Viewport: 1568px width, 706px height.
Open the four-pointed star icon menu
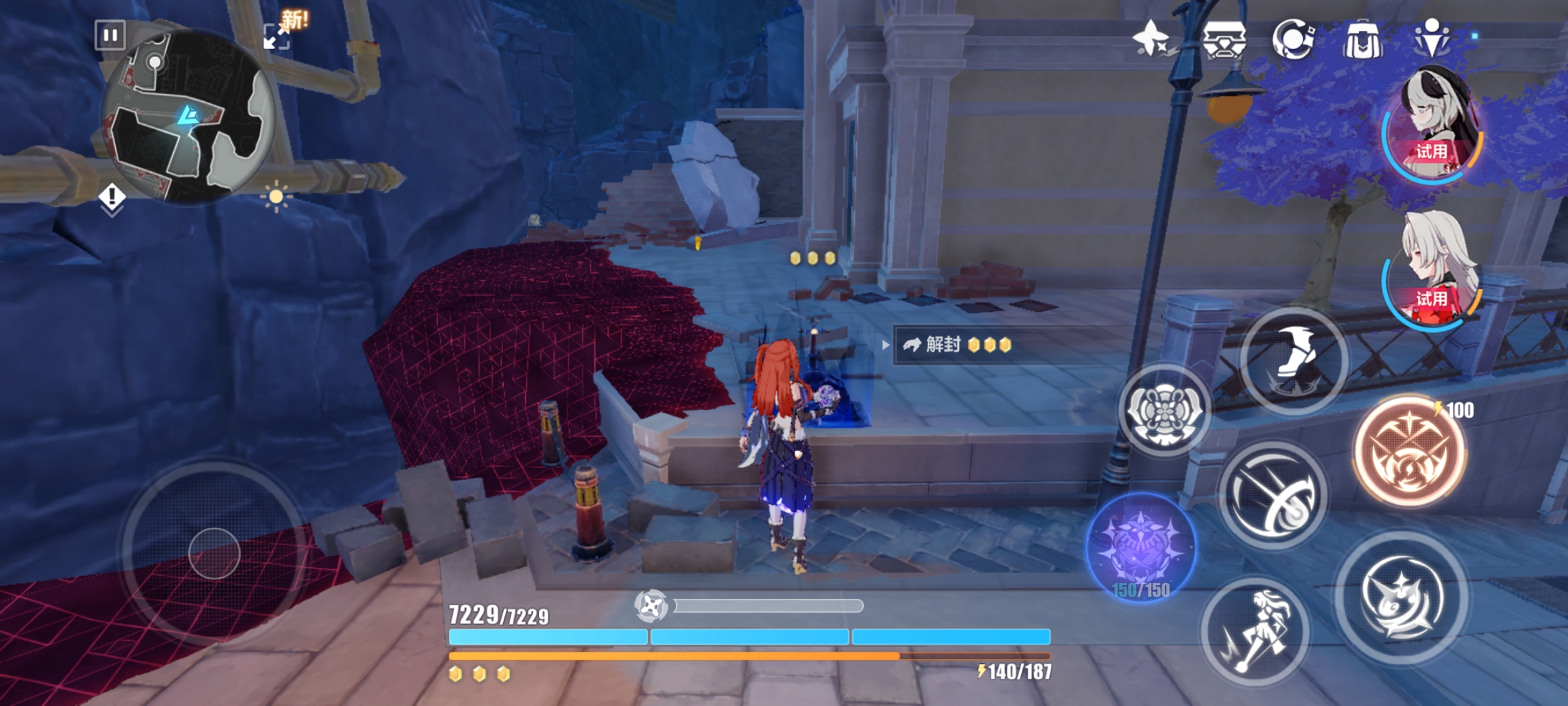[1151, 39]
